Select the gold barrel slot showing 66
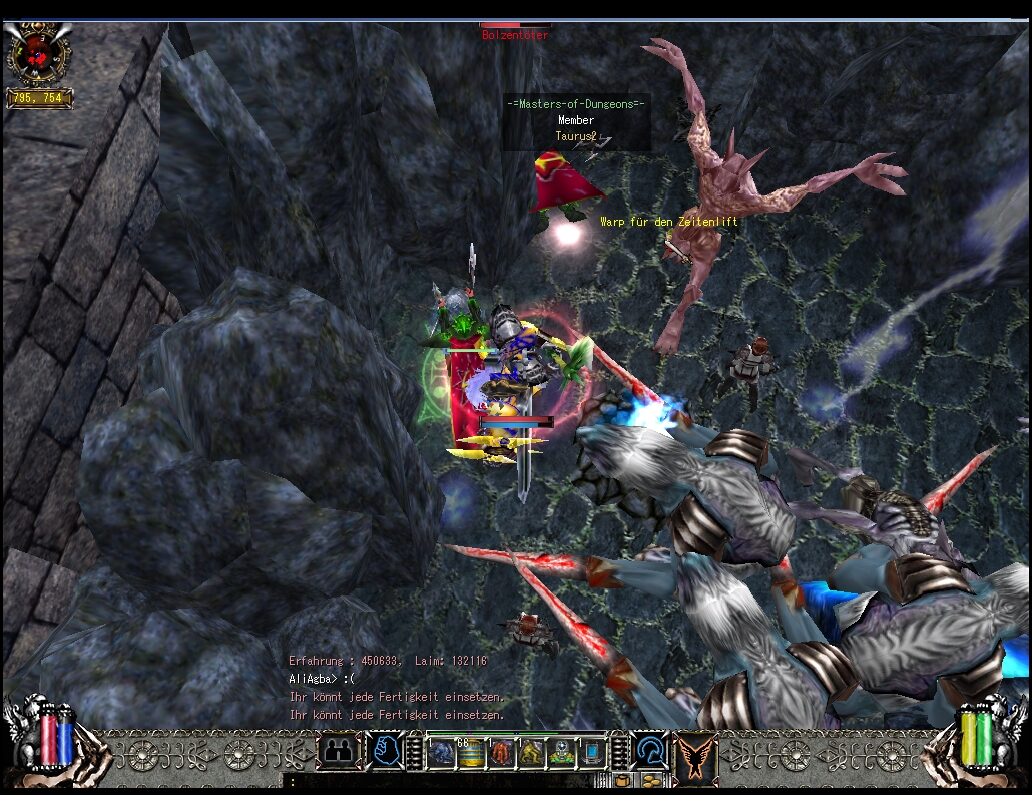This screenshot has height=795, width=1032. tap(471, 752)
